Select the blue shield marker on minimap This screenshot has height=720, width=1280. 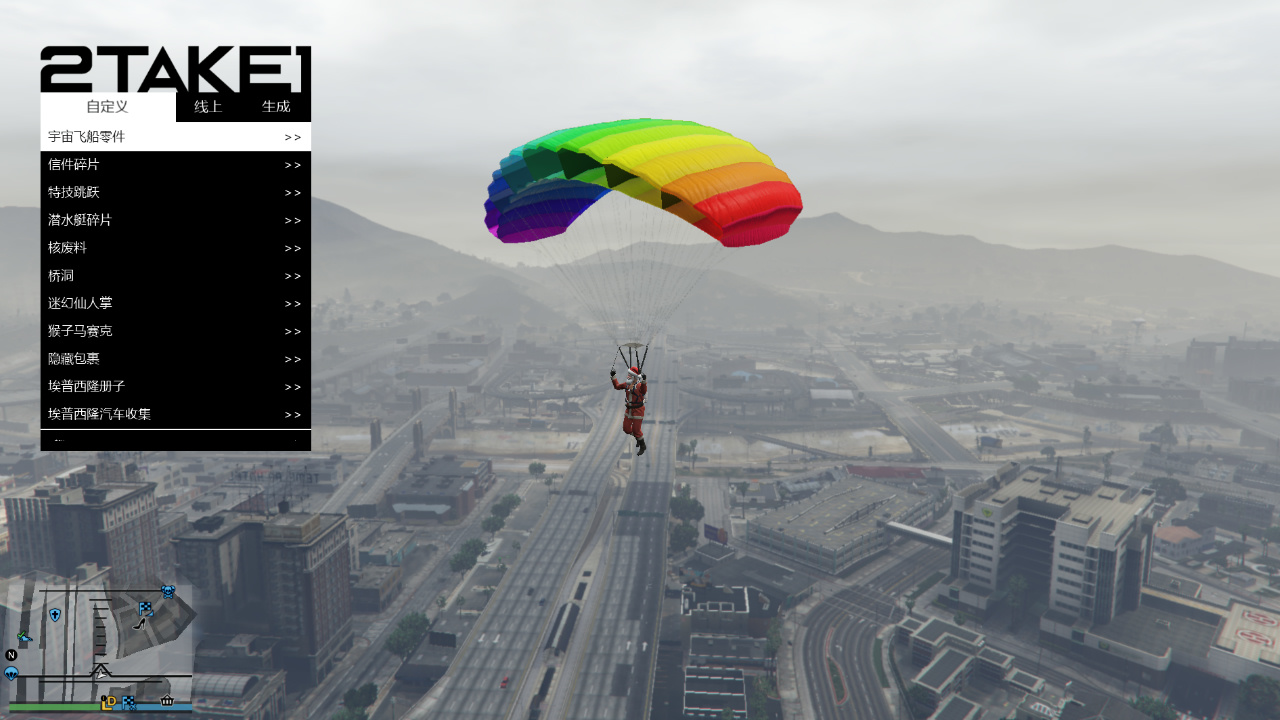pos(55,615)
